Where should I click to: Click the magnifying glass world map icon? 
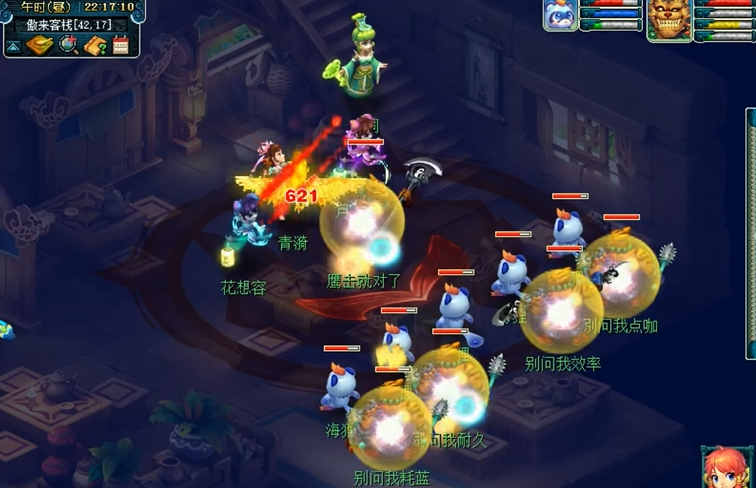coord(68,45)
